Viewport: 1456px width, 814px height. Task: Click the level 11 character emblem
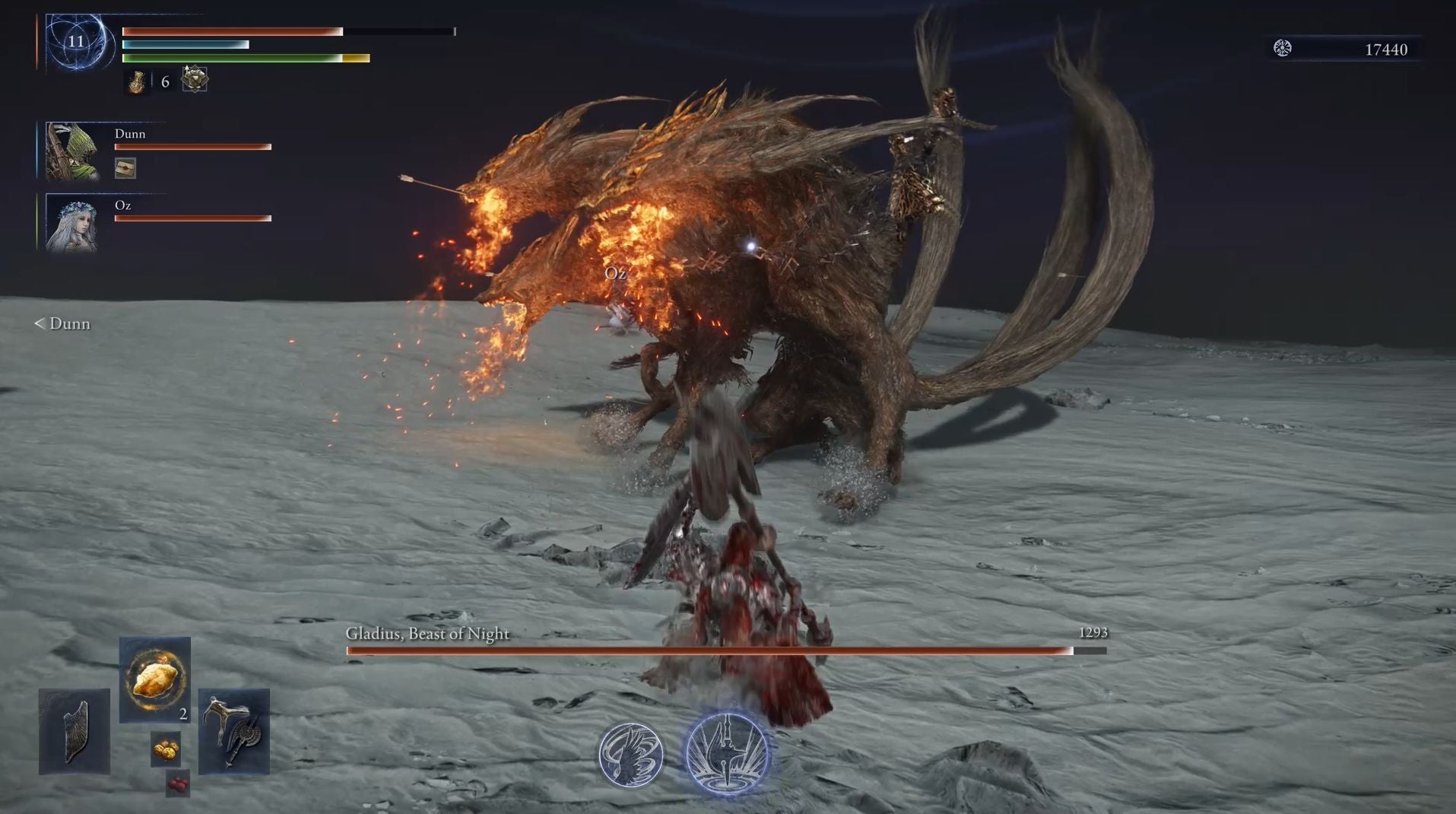pos(77,42)
